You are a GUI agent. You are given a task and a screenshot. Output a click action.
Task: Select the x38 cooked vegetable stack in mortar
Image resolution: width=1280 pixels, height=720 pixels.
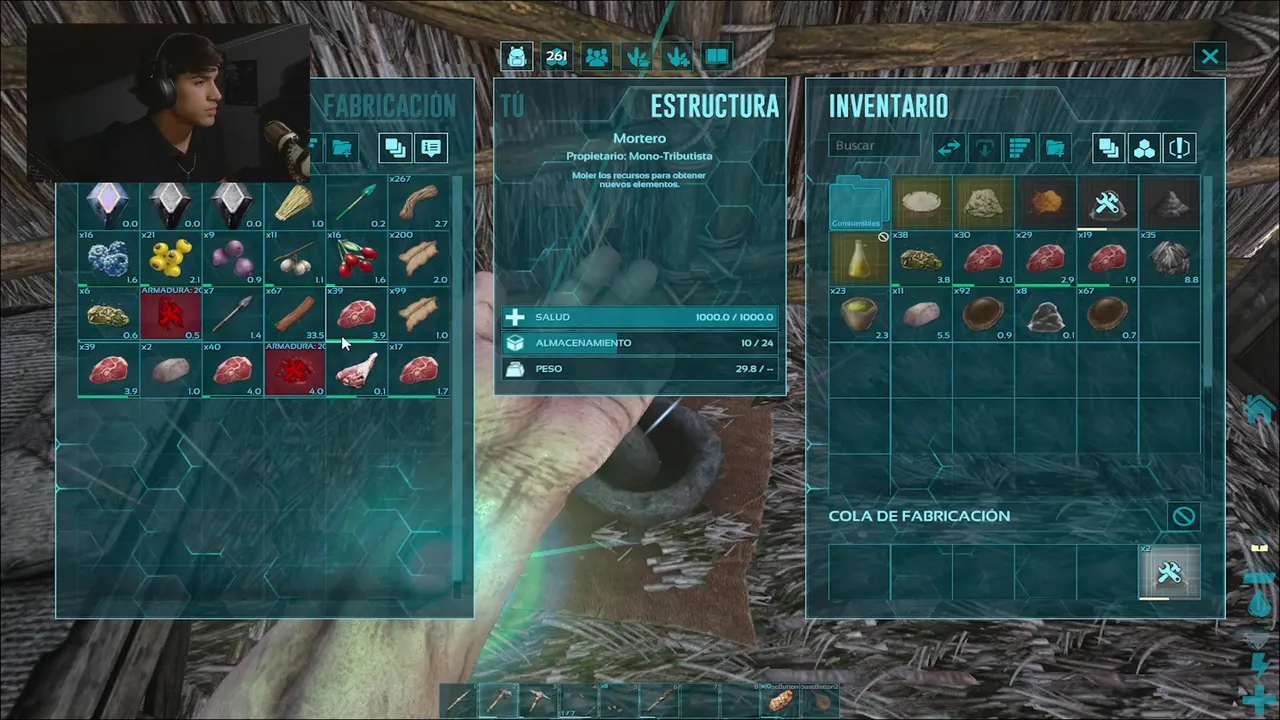922,259
